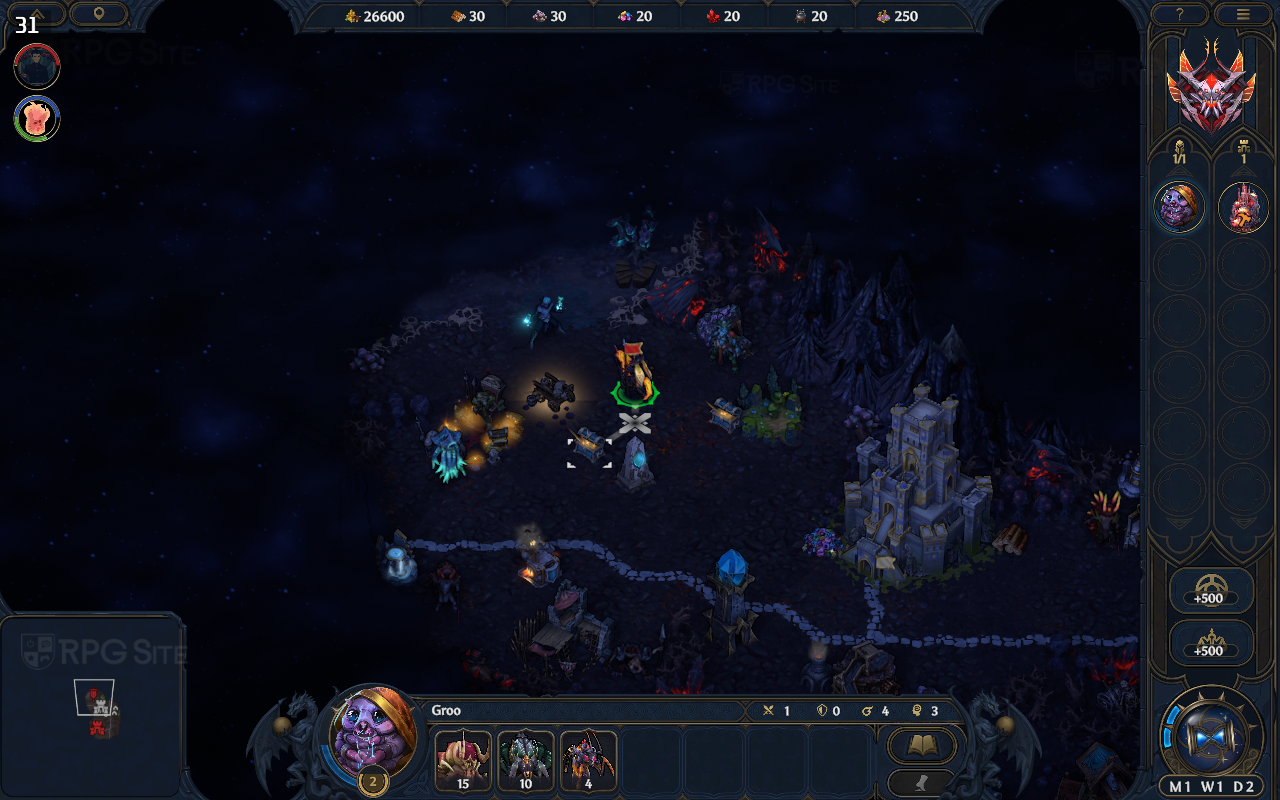End the turn with the hourglass button

(x=1211, y=735)
